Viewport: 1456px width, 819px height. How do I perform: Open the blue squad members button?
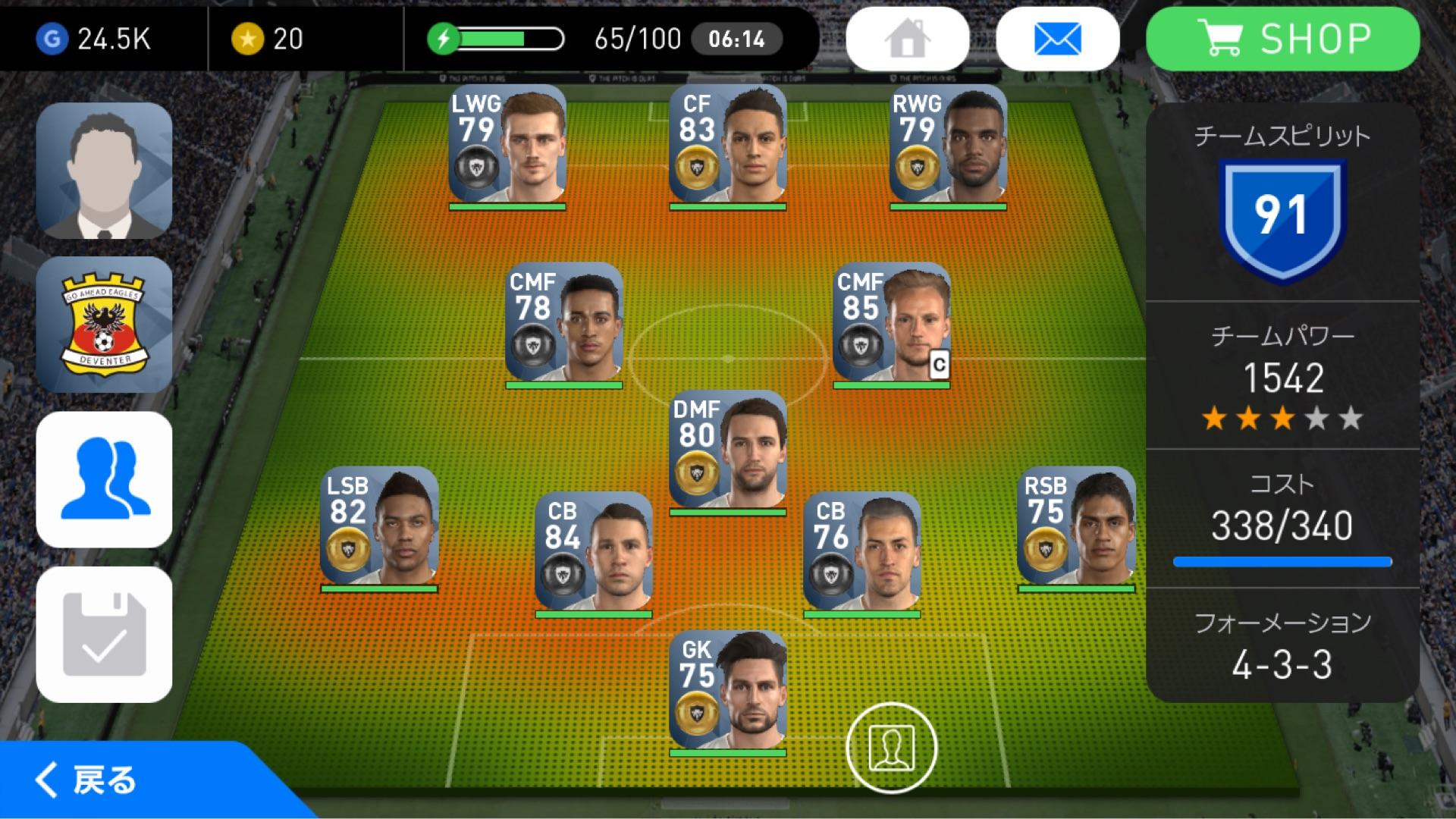(x=104, y=479)
